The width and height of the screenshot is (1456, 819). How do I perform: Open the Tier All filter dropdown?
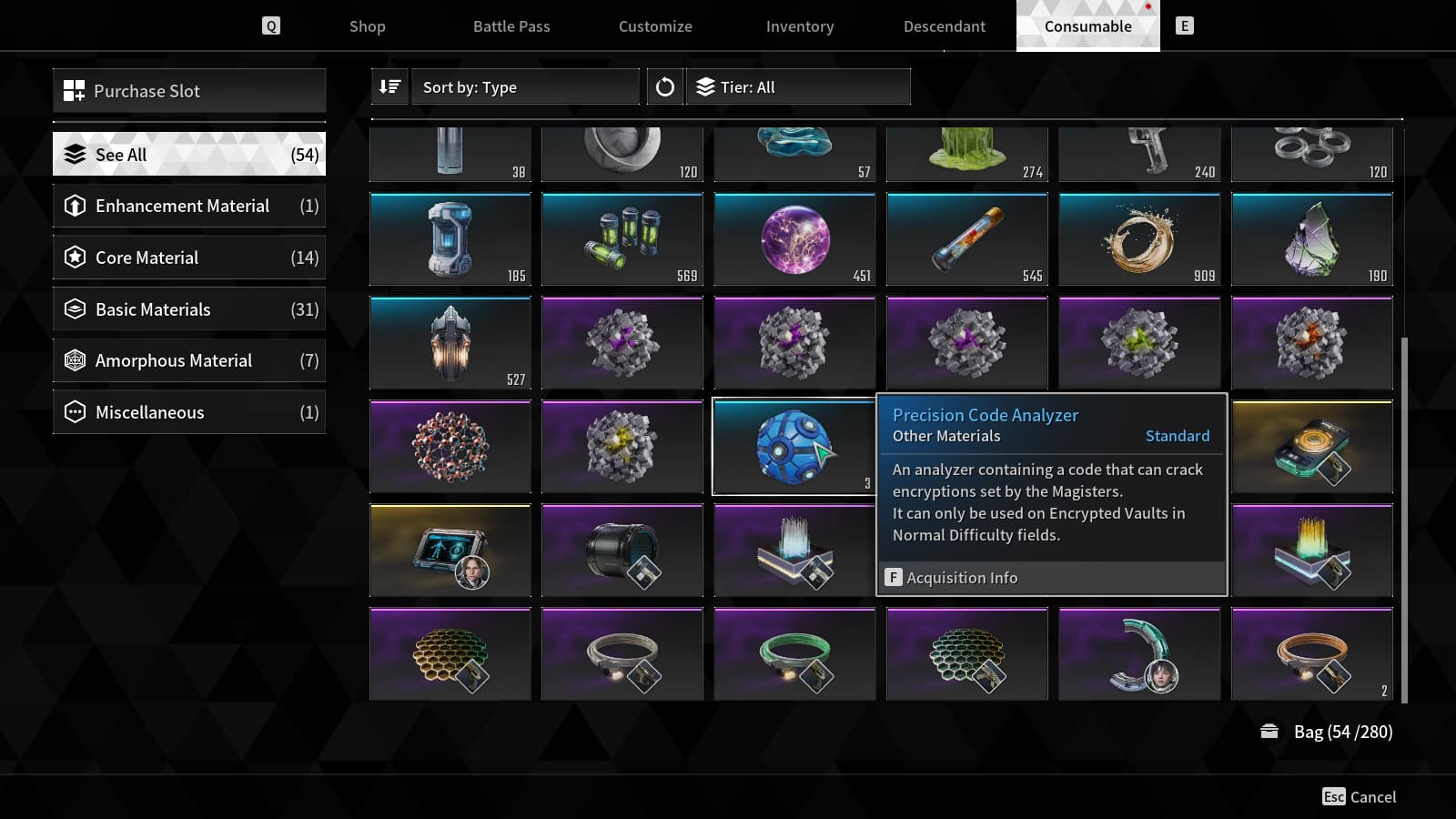click(798, 87)
